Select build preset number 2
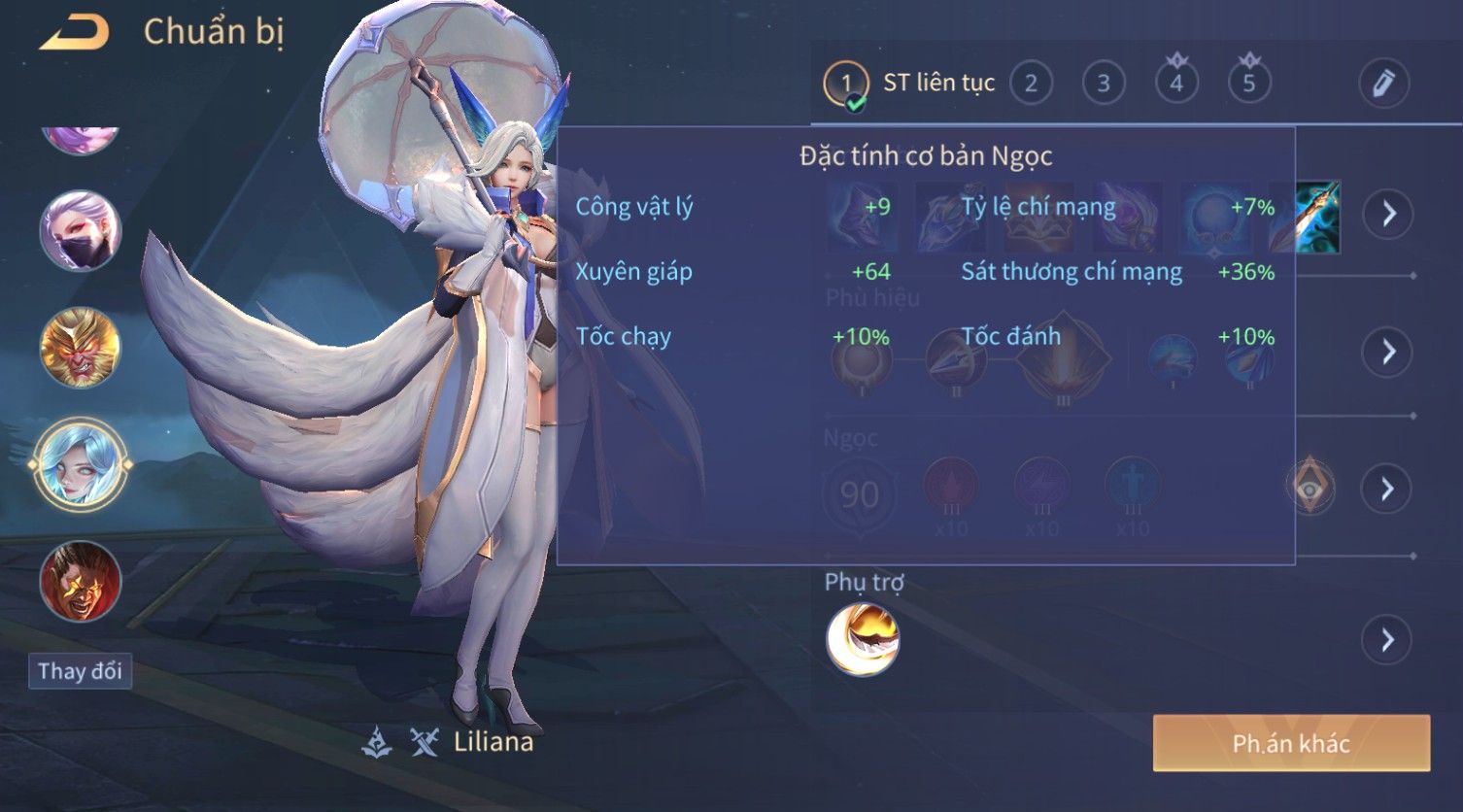 (x=1031, y=84)
